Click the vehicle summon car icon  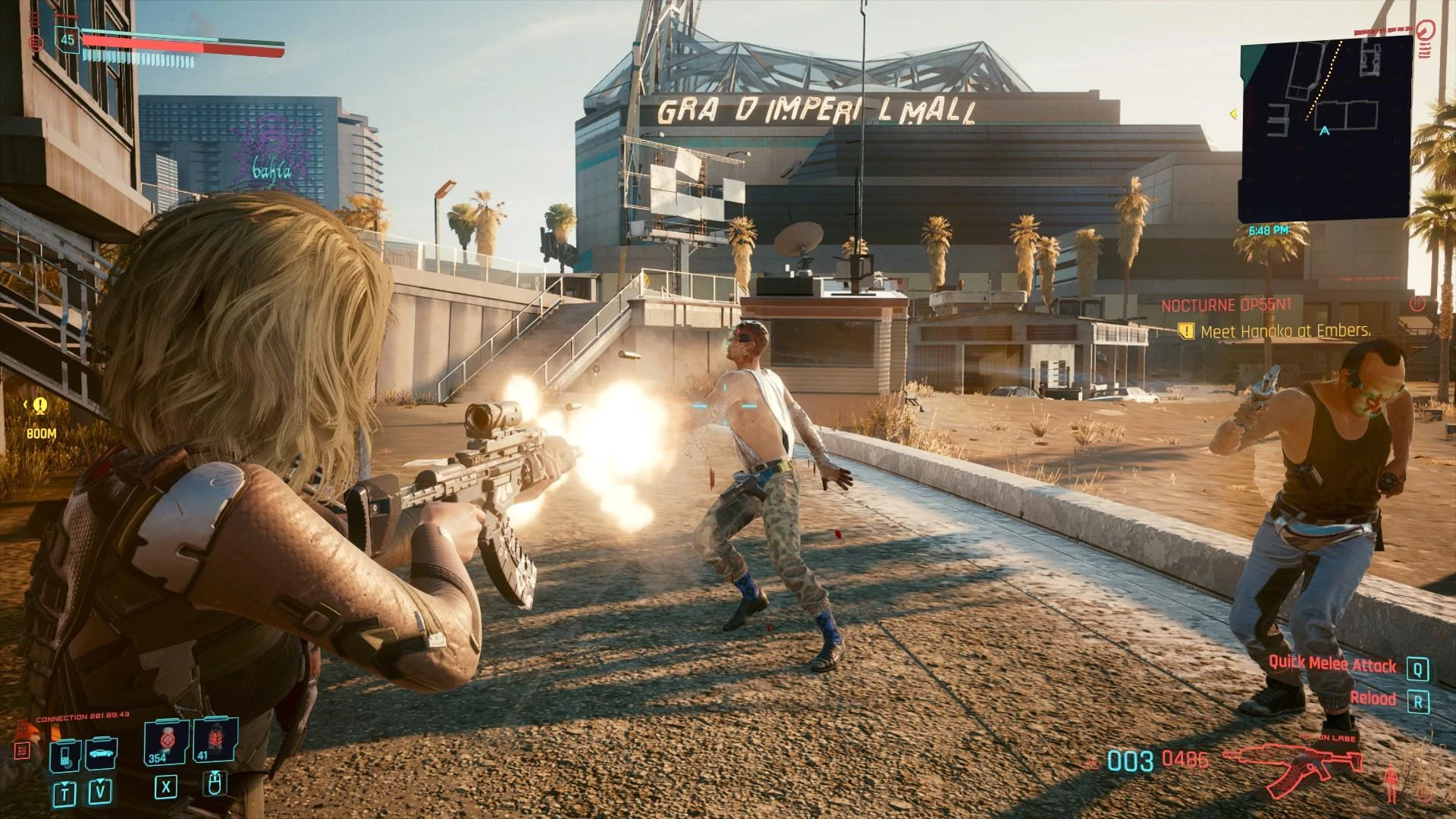pos(102,754)
